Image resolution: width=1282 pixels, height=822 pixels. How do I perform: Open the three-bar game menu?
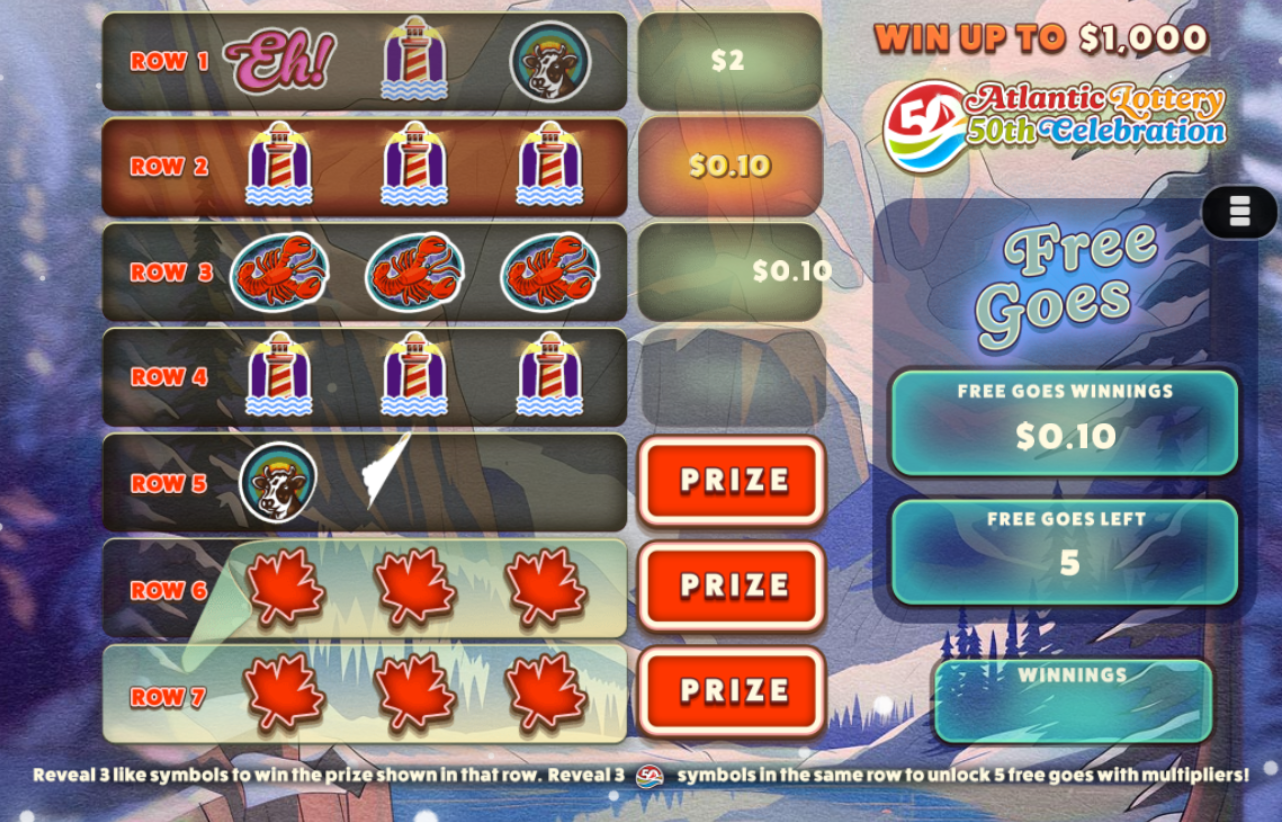click(x=1239, y=212)
